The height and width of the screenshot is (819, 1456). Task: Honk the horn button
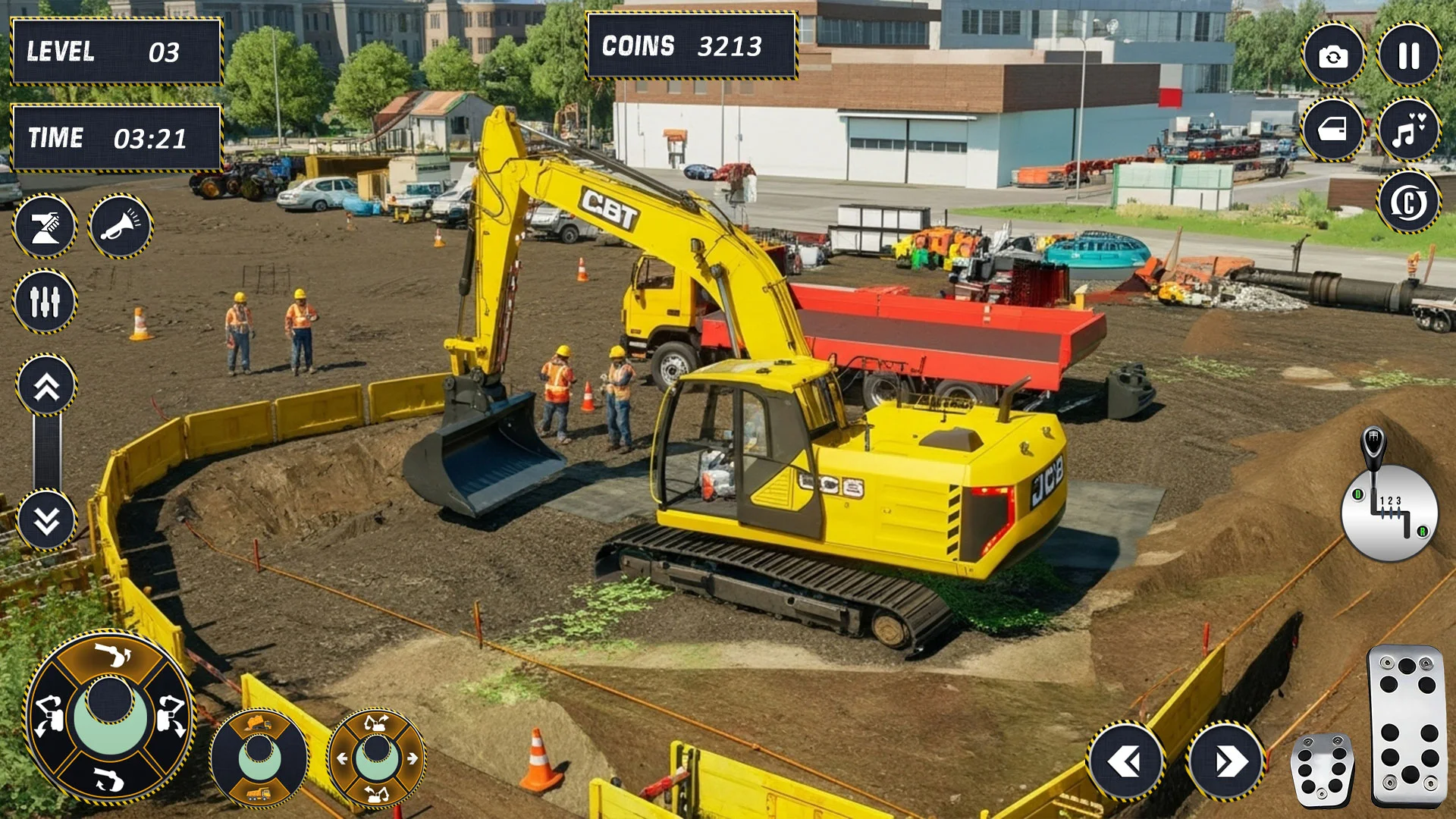tap(121, 226)
